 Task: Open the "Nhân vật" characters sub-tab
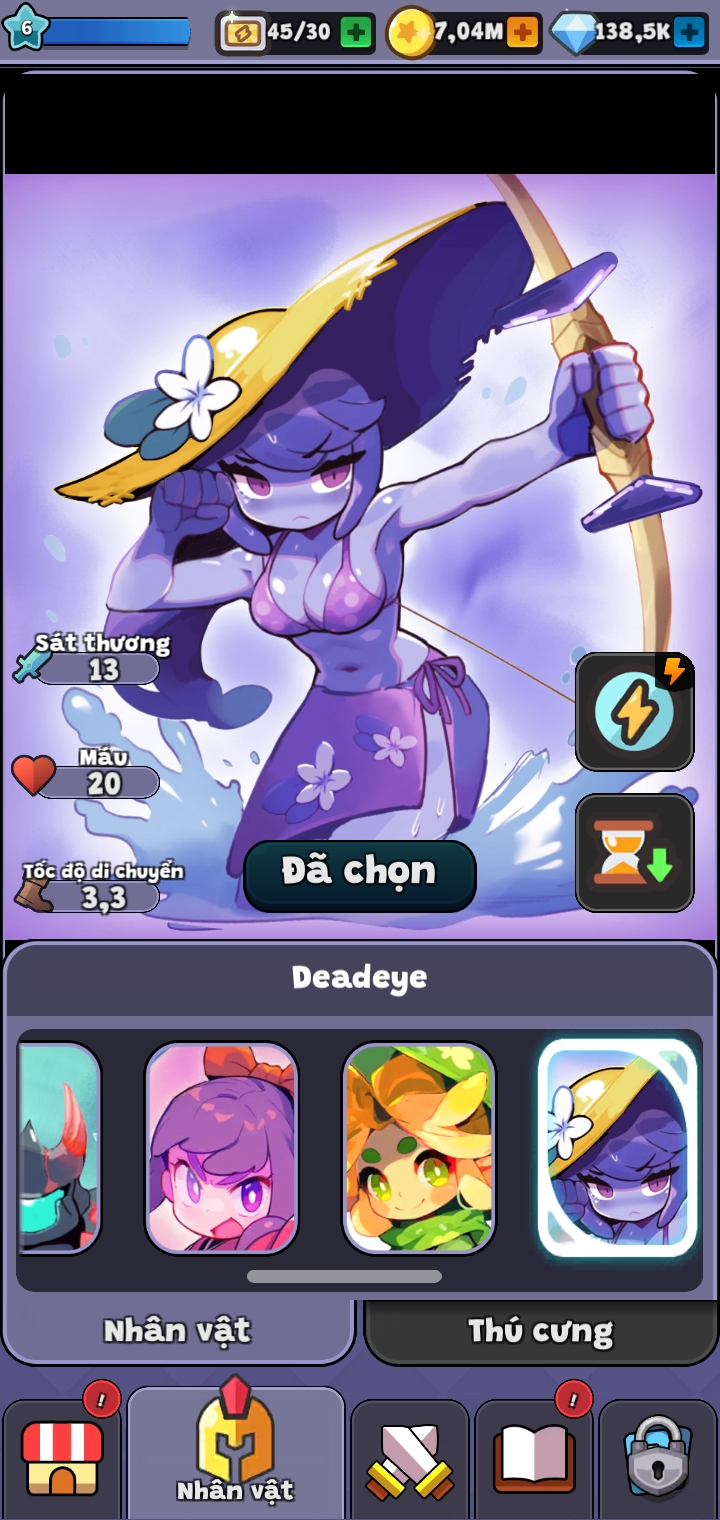(x=178, y=1331)
